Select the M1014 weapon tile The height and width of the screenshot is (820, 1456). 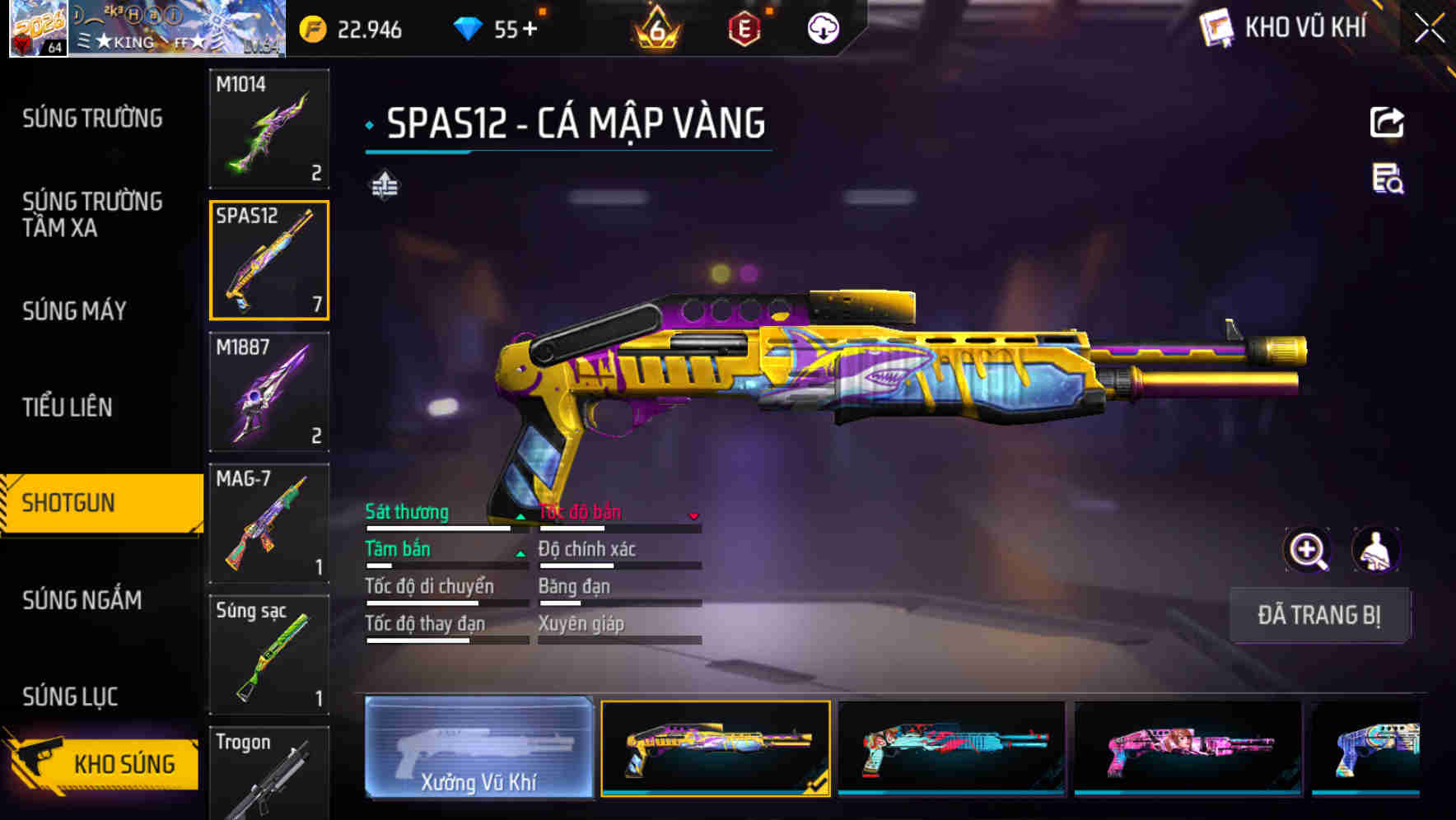[x=269, y=128]
